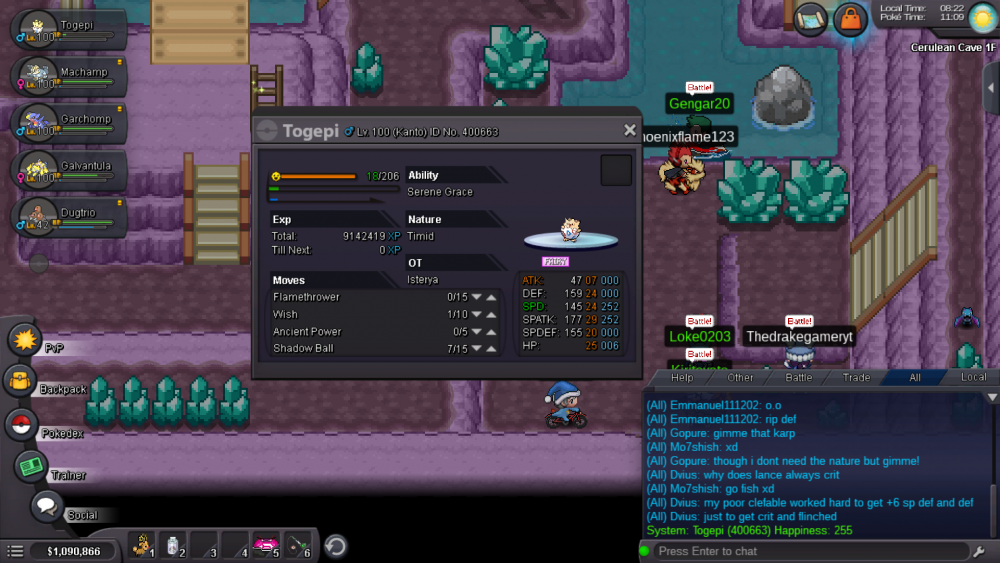
Task: Switch to the Local chat tab
Action: tap(973, 378)
